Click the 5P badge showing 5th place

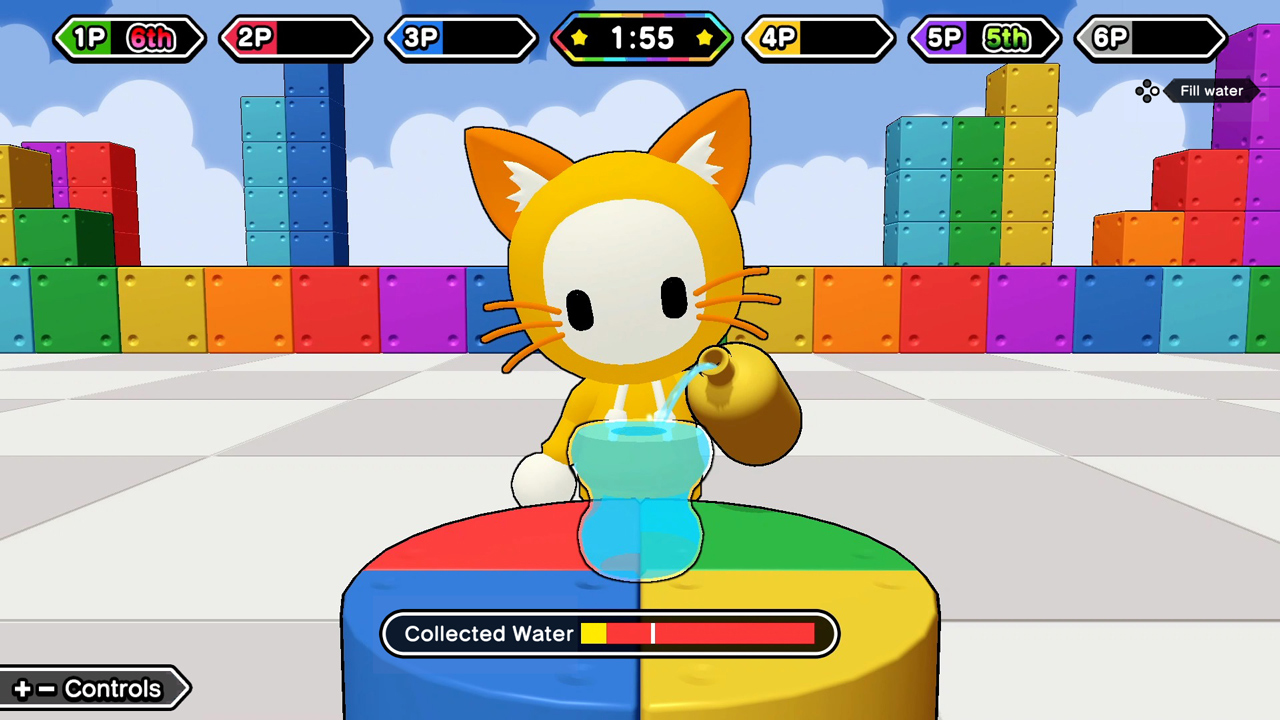[x=983, y=38]
